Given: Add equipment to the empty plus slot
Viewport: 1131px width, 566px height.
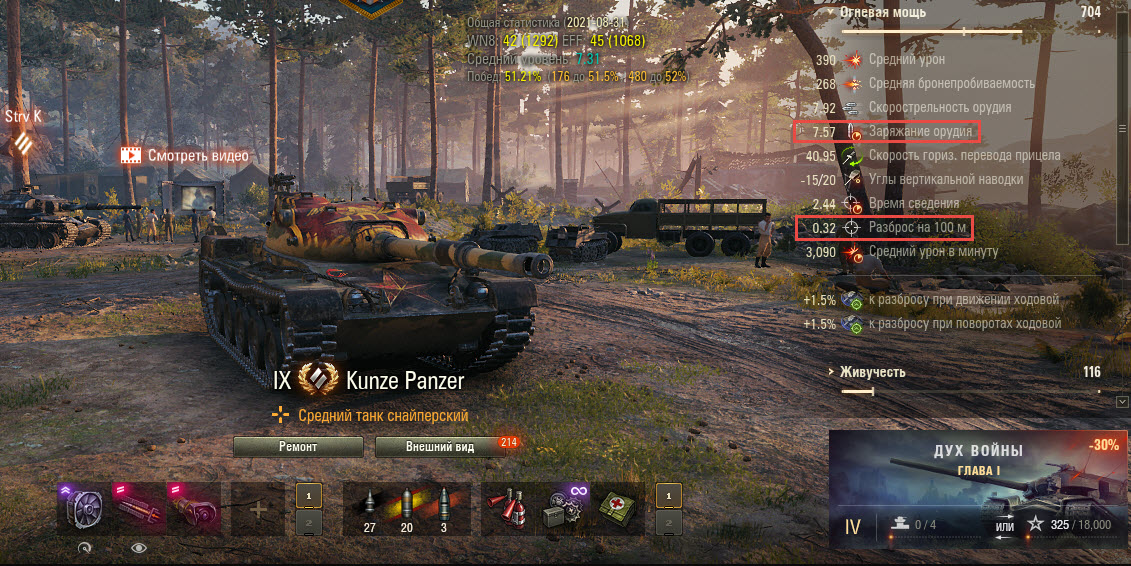Looking at the screenshot, I should tap(258, 509).
